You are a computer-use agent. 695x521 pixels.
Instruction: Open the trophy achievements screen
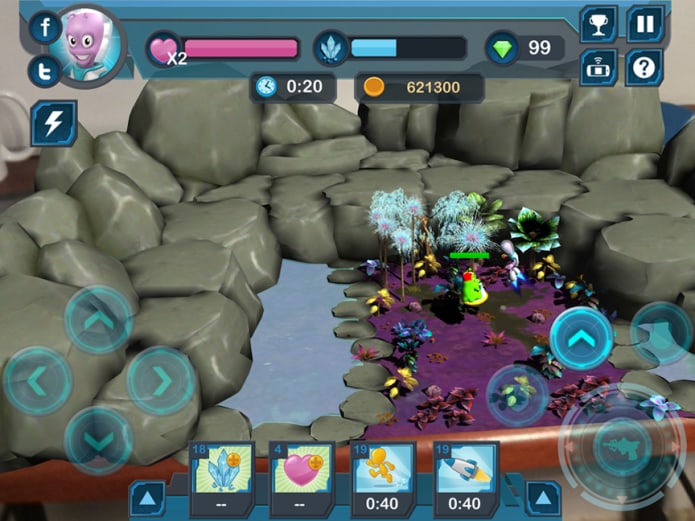(x=599, y=24)
